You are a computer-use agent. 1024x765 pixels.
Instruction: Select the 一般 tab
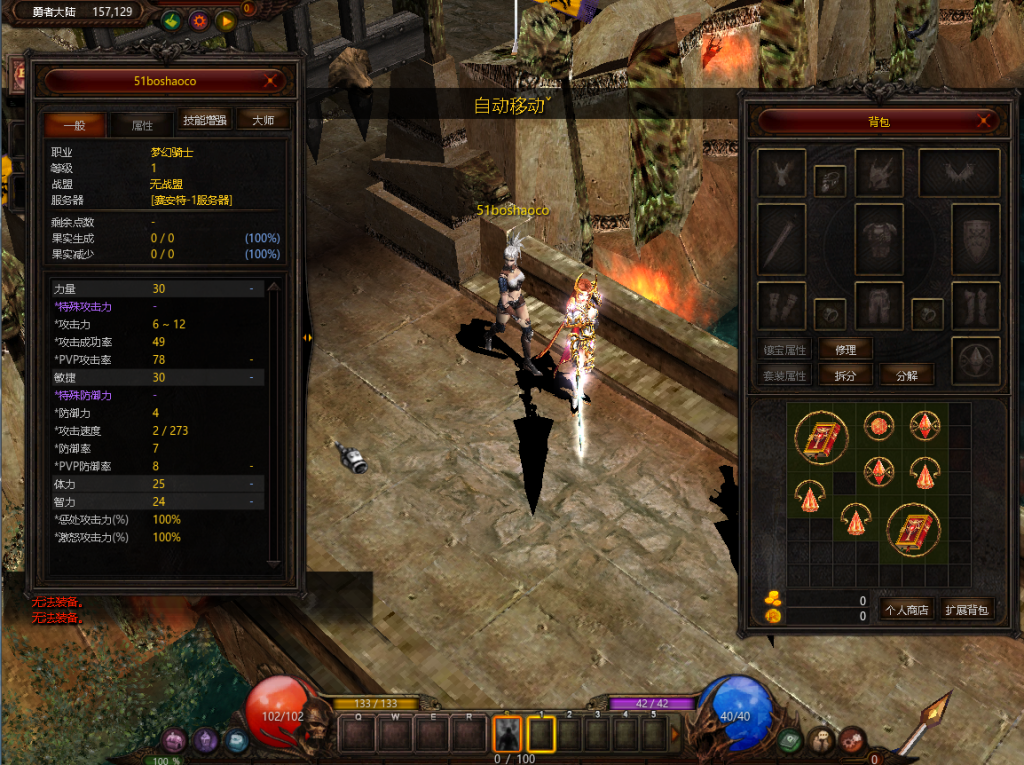click(74, 125)
